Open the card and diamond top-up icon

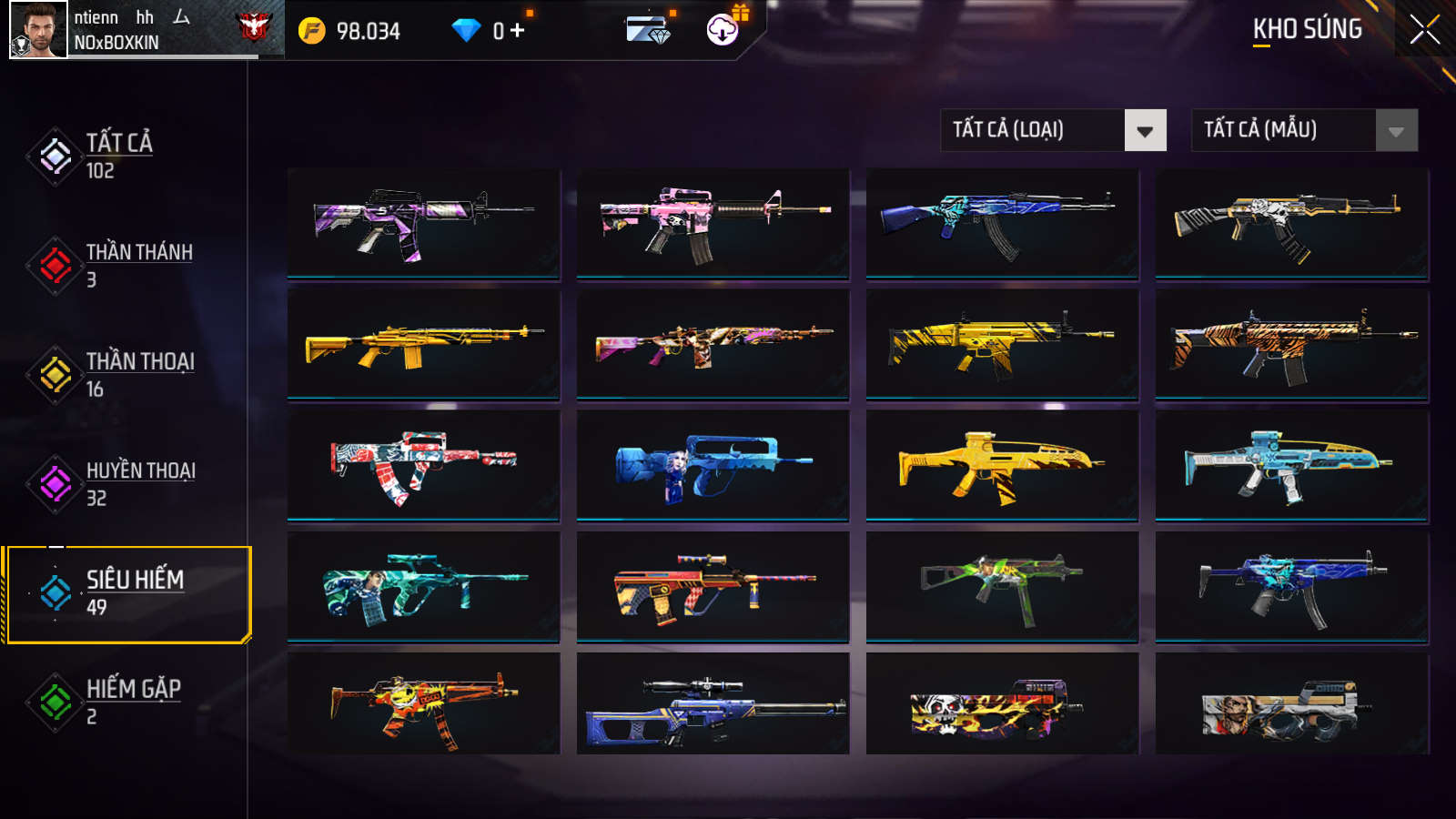point(648,30)
